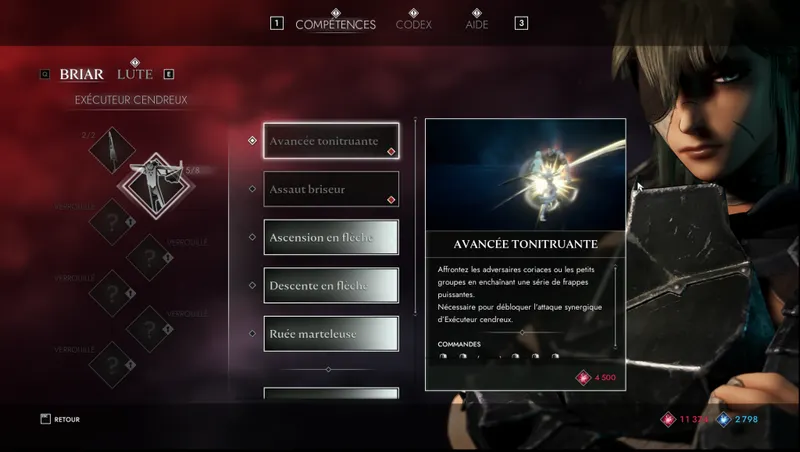Switch to the Compétences tab
Image resolution: width=800 pixels, height=452 pixels.
335,24
